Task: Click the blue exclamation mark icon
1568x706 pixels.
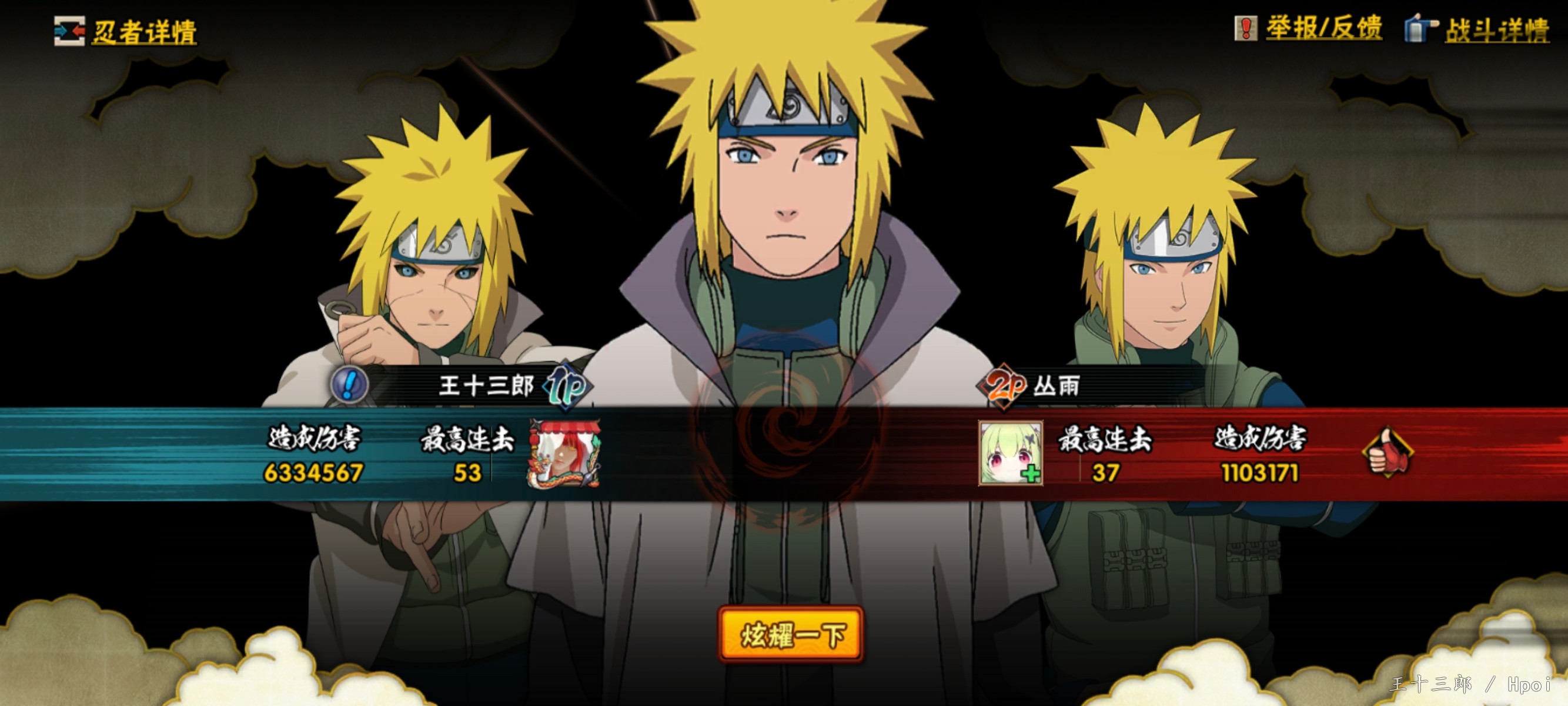Action: coord(349,385)
